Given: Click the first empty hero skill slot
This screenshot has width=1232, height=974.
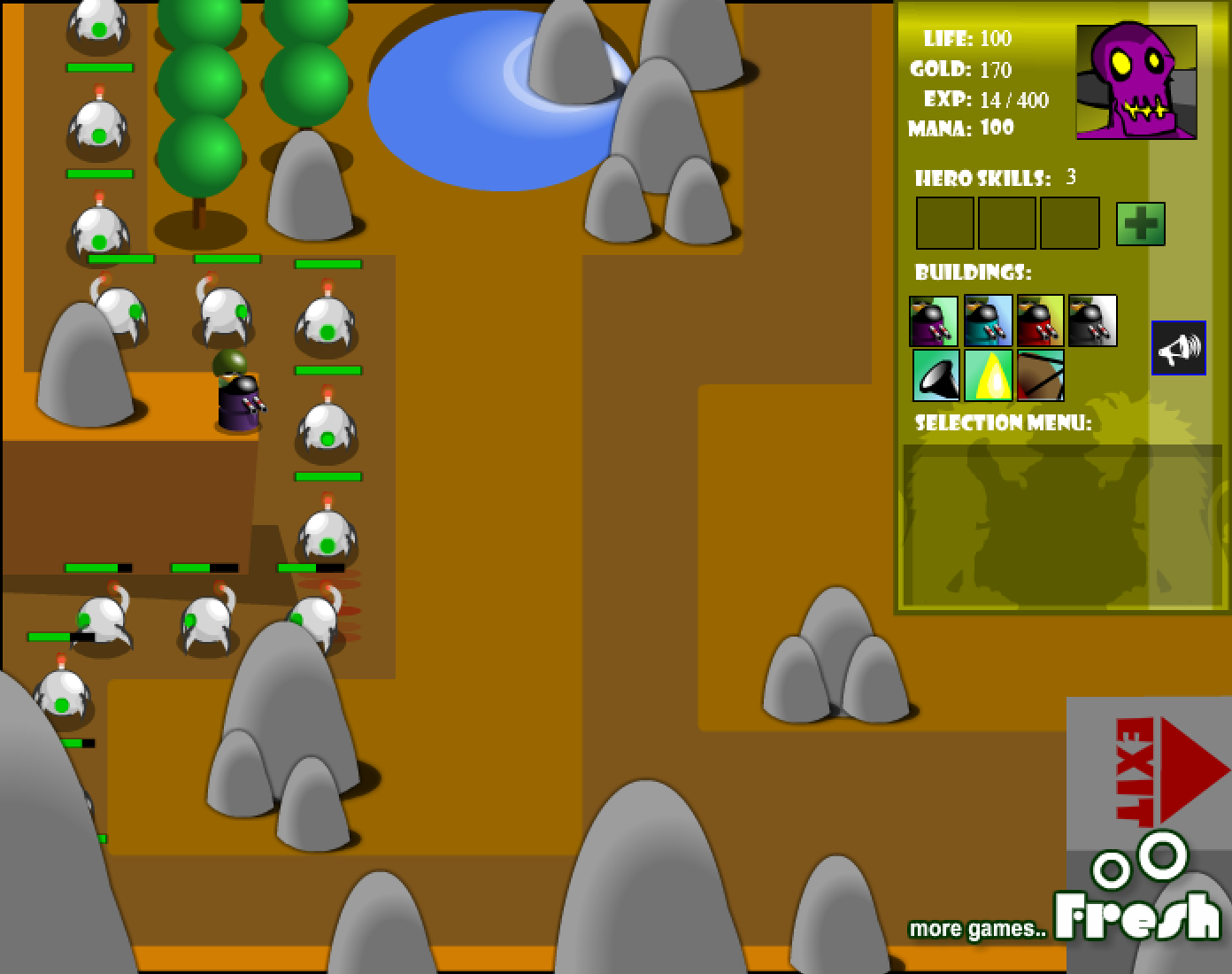Looking at the screenshot, I should [944, 223].
